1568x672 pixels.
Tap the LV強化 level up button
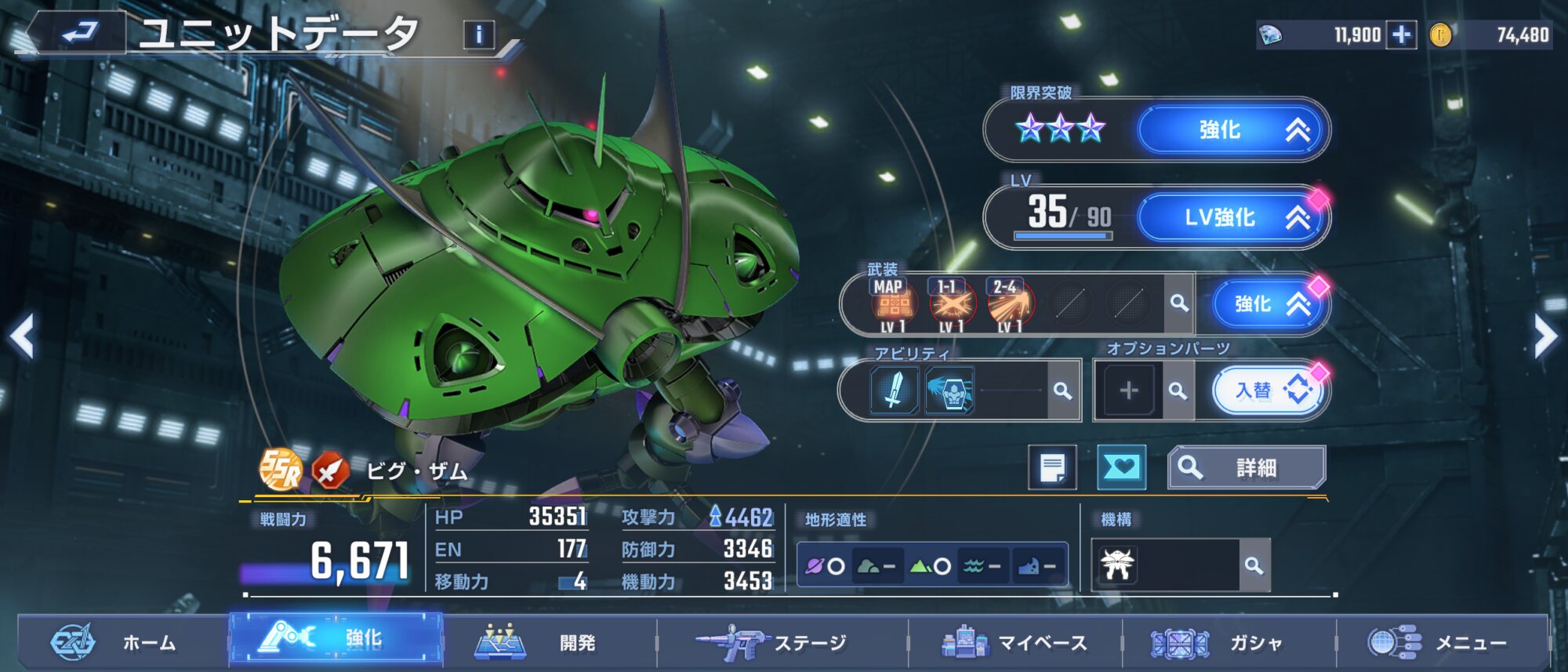tap(1232, 218)
